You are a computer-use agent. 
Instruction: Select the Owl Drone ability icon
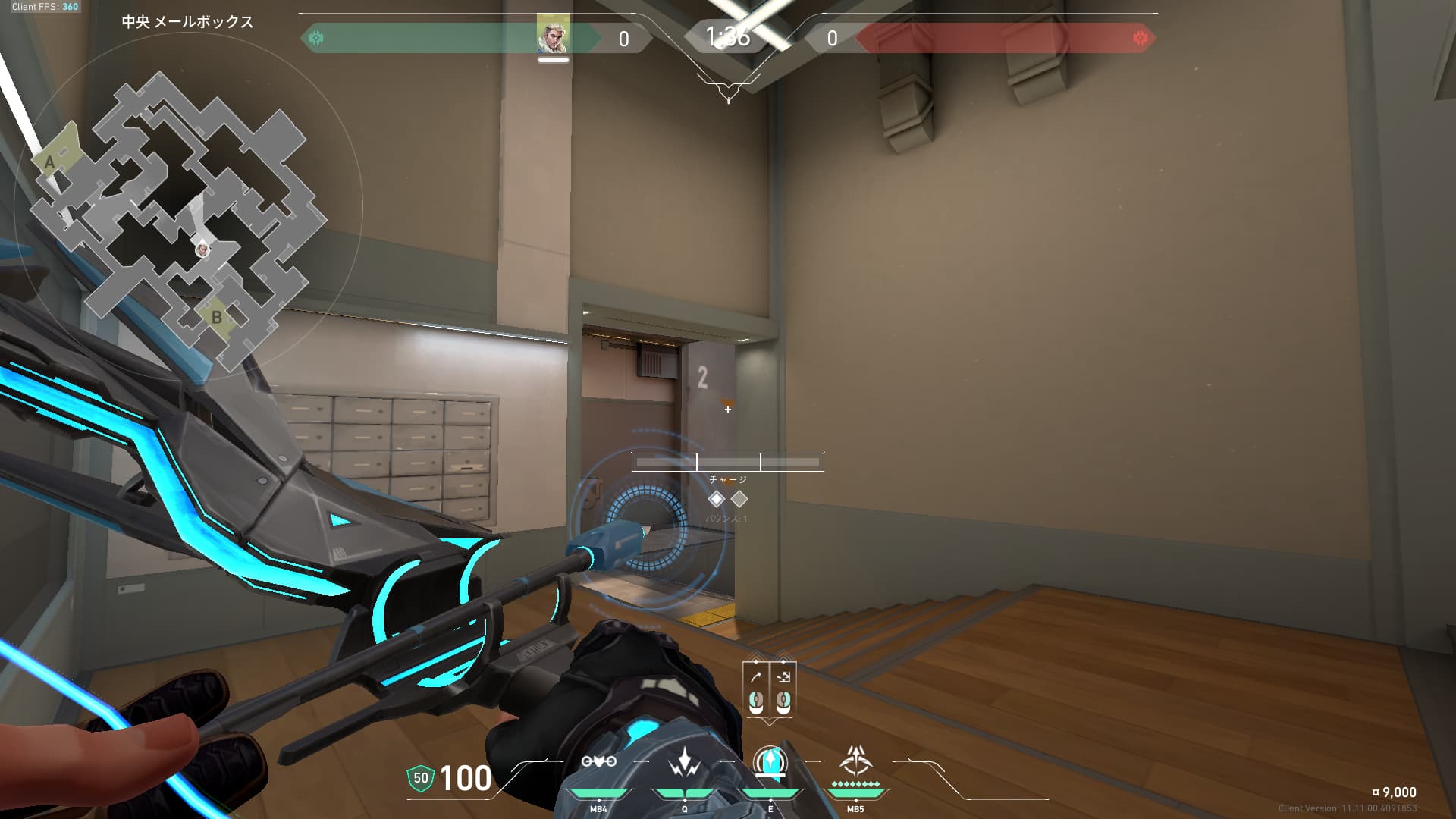click(598, 762)
